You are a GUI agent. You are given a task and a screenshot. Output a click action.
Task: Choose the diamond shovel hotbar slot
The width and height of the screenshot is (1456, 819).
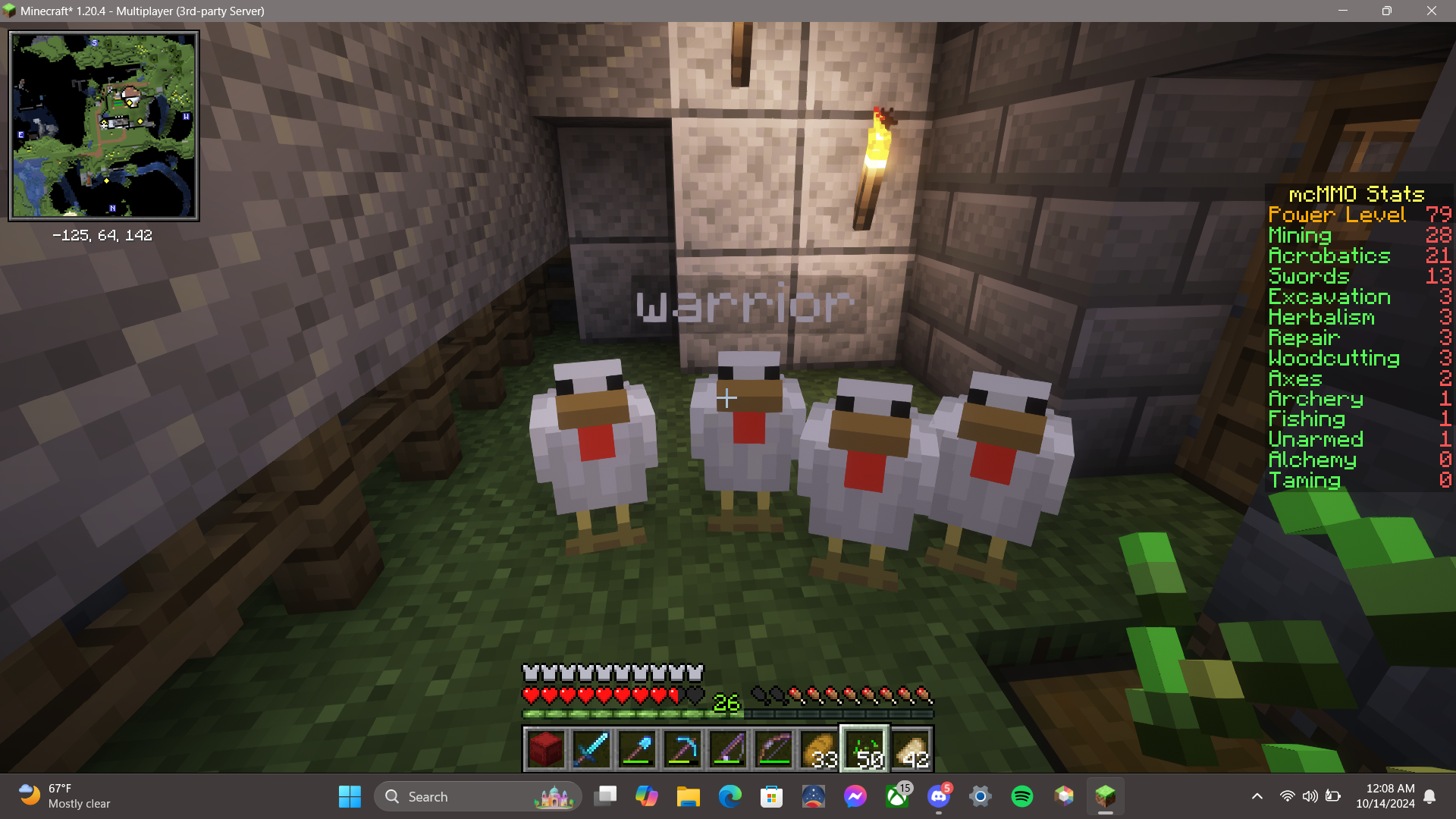[637, 748]
